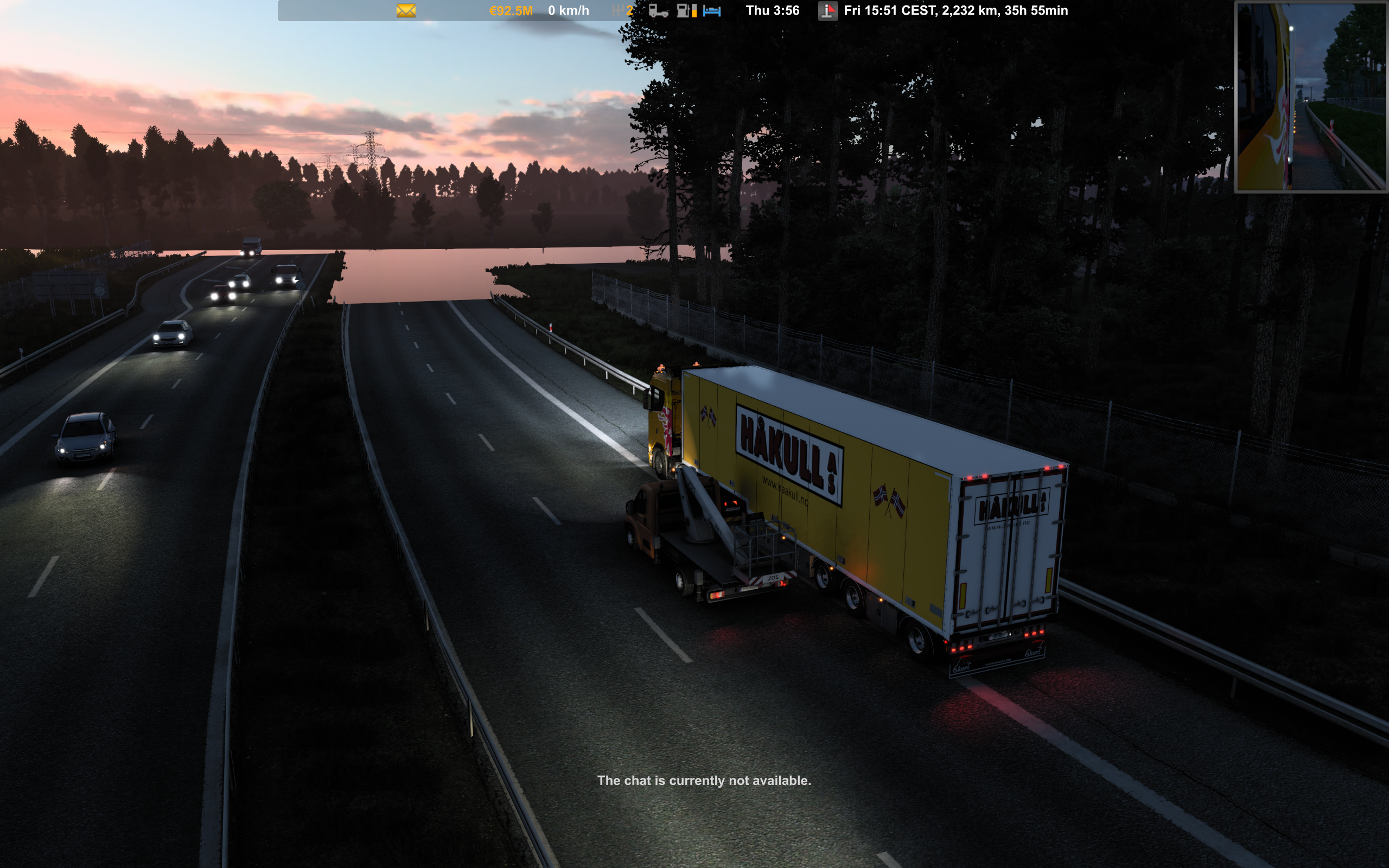
Task: Click the side mirror view panel
Action: [1311, 97]
